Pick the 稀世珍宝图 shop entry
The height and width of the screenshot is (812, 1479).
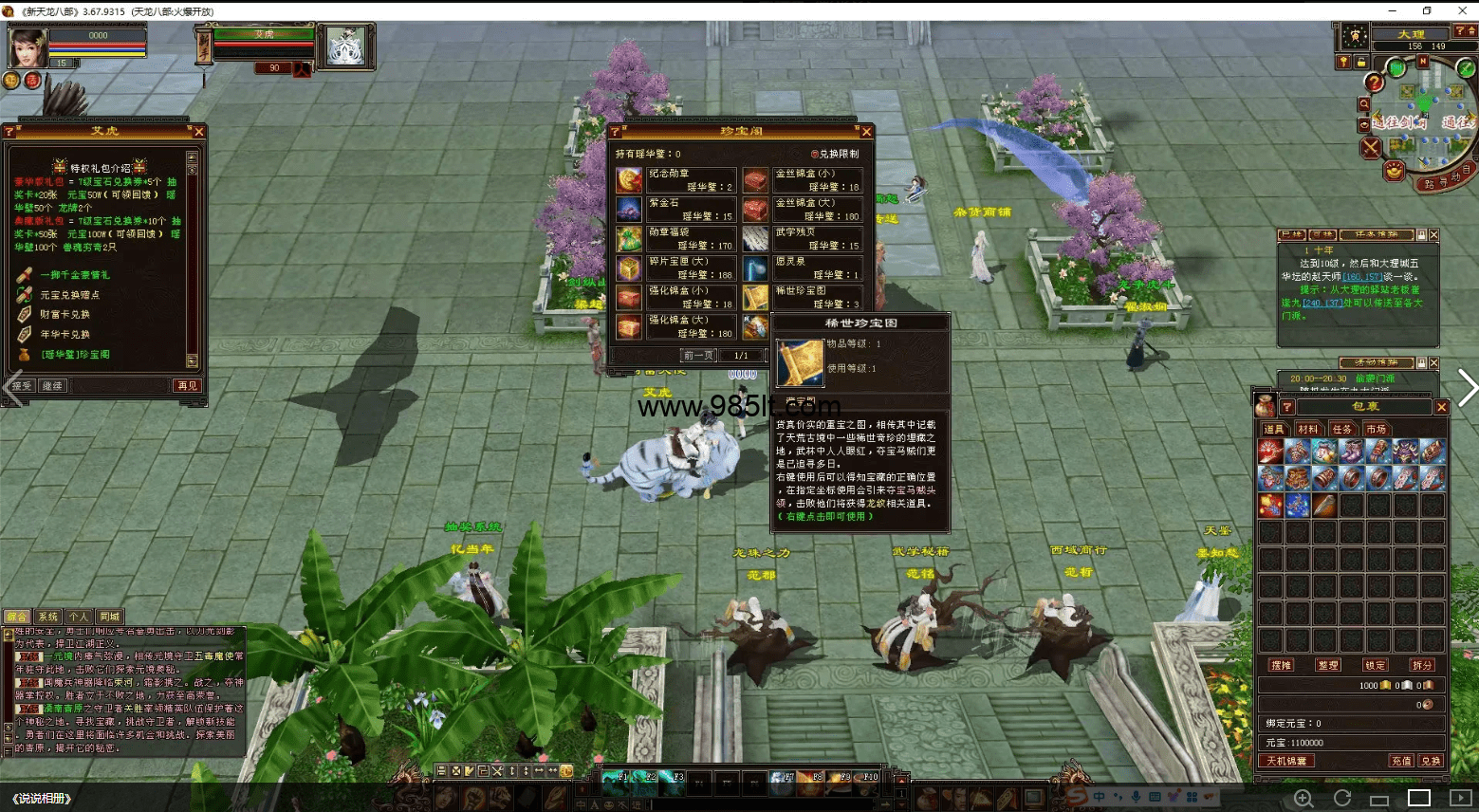pyautogui.click(x=803, y=297)
